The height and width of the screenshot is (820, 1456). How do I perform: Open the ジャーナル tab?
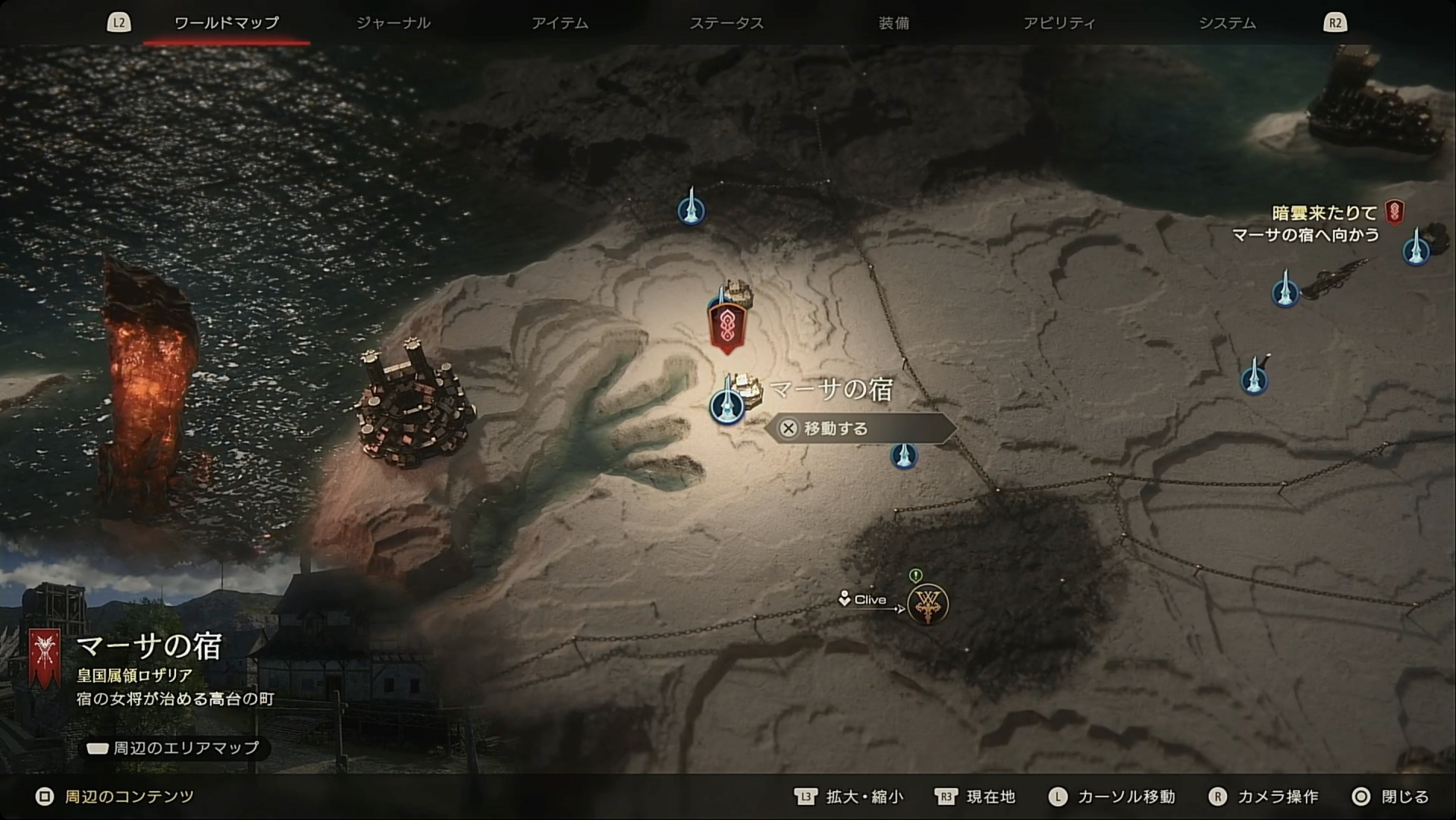(393, 23)
